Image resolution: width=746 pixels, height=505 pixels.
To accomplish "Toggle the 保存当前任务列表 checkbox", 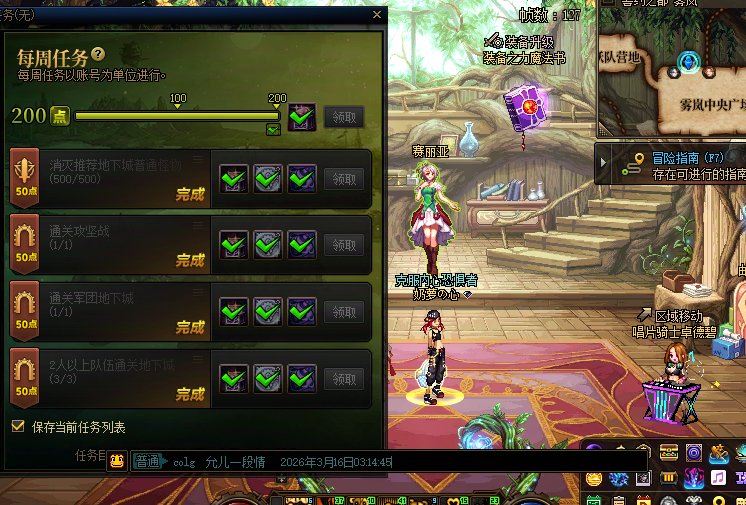I will click(x=17, y=426).
